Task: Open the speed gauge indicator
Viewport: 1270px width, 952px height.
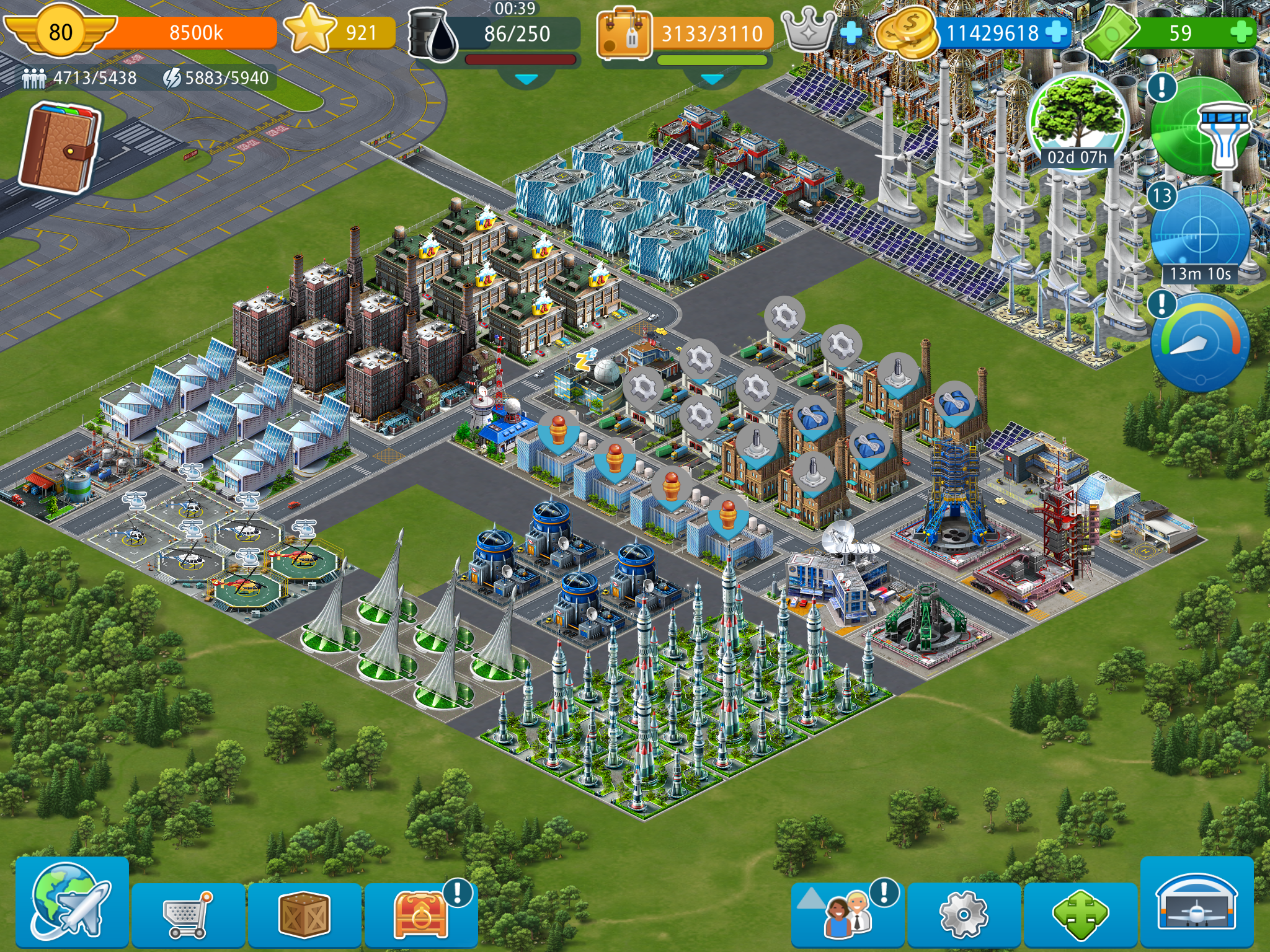Action: coord(1200,343)
